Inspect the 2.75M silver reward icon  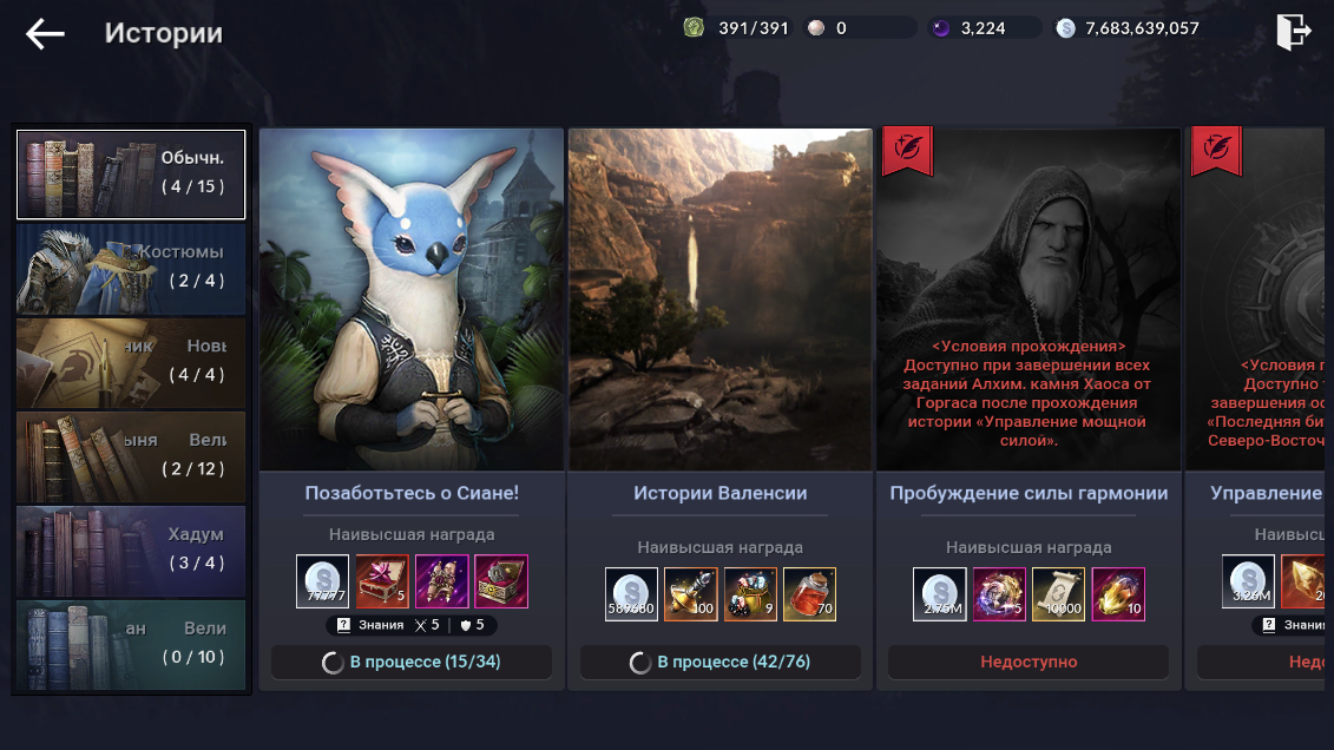[x=940, y=594]
